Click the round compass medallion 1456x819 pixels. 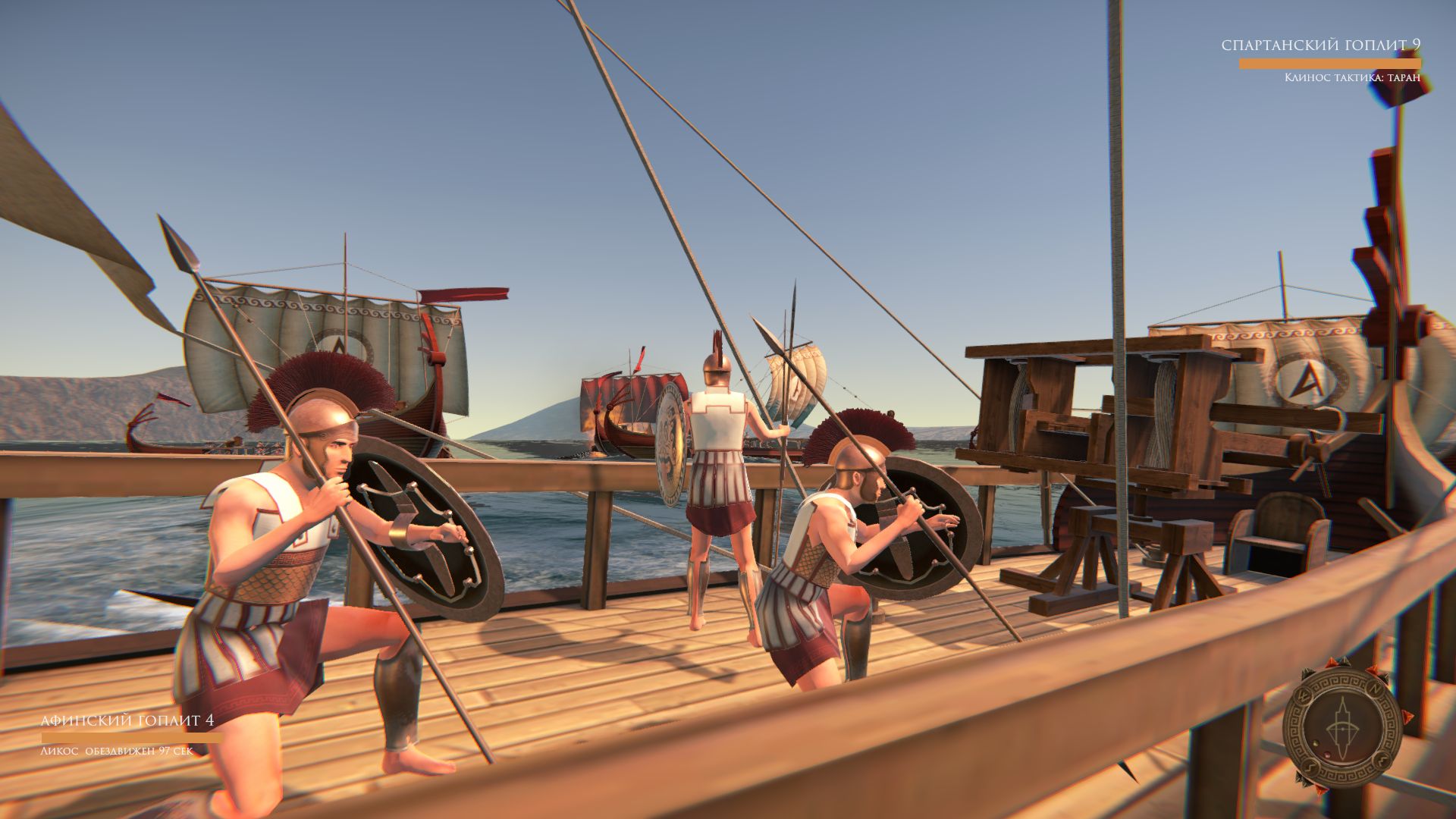1342,726
